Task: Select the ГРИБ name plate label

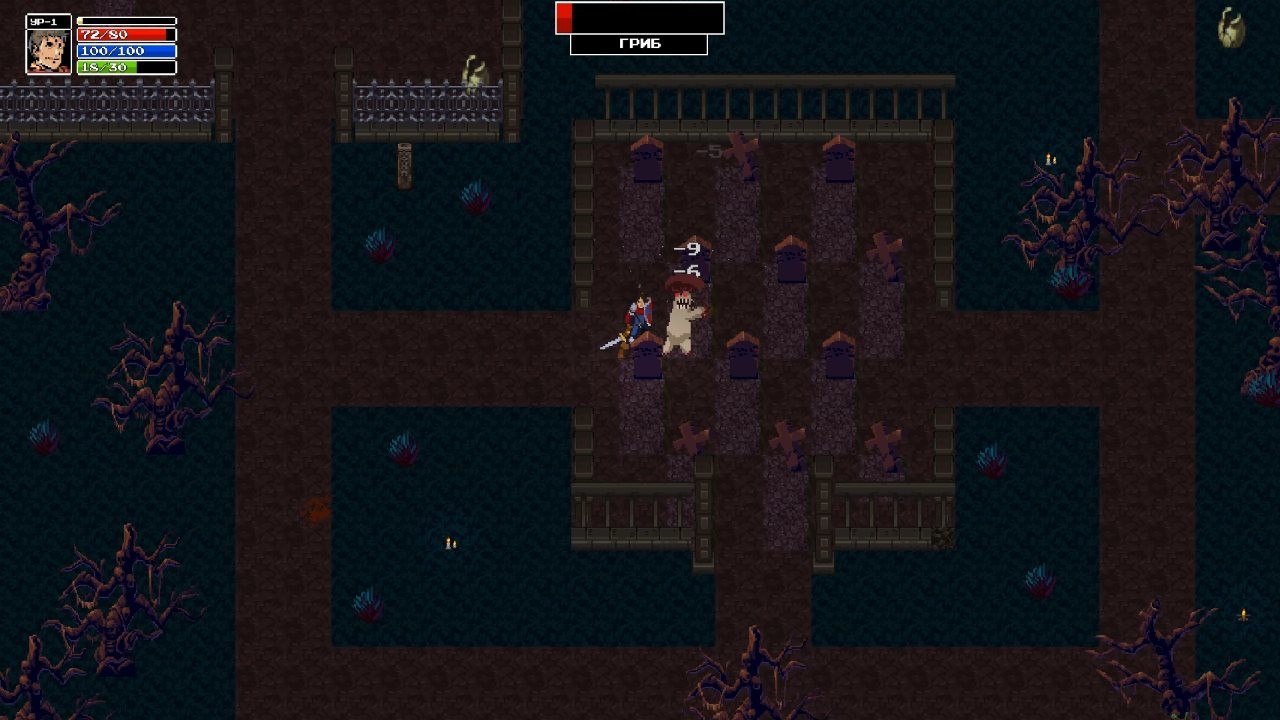Action: tap(638, 44)
